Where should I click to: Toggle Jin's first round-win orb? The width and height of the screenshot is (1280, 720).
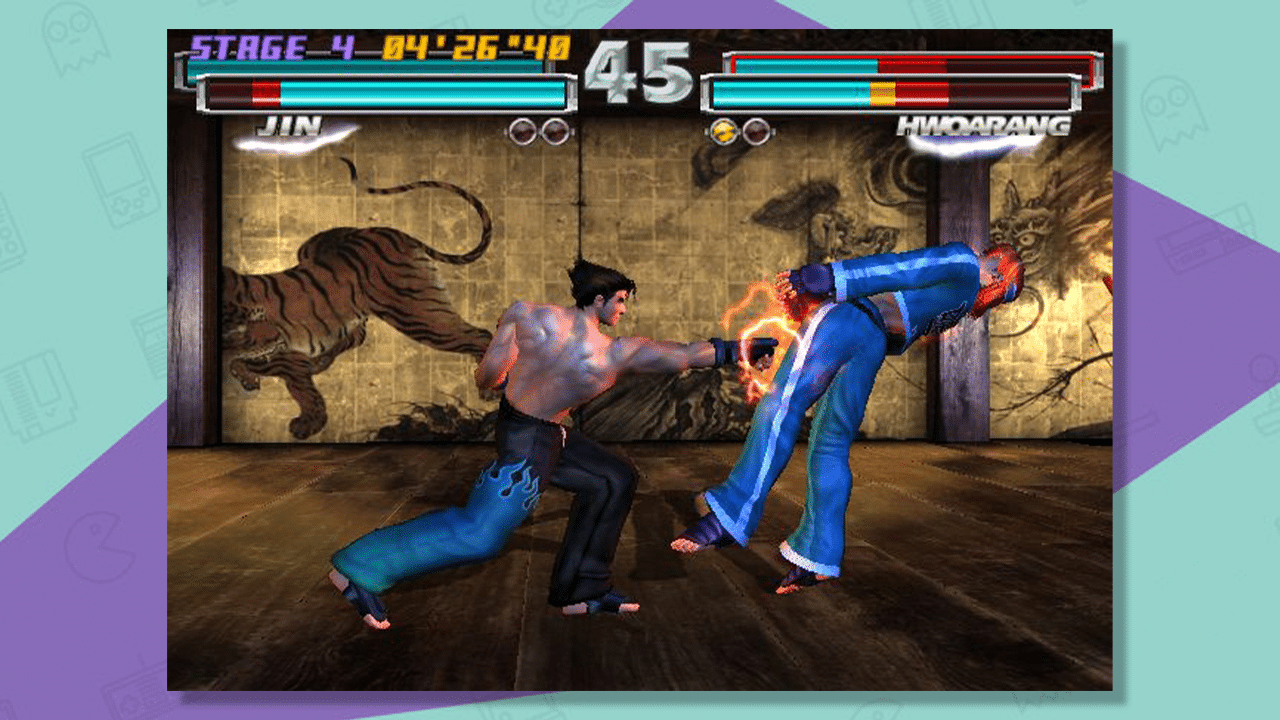click(523, 131)
